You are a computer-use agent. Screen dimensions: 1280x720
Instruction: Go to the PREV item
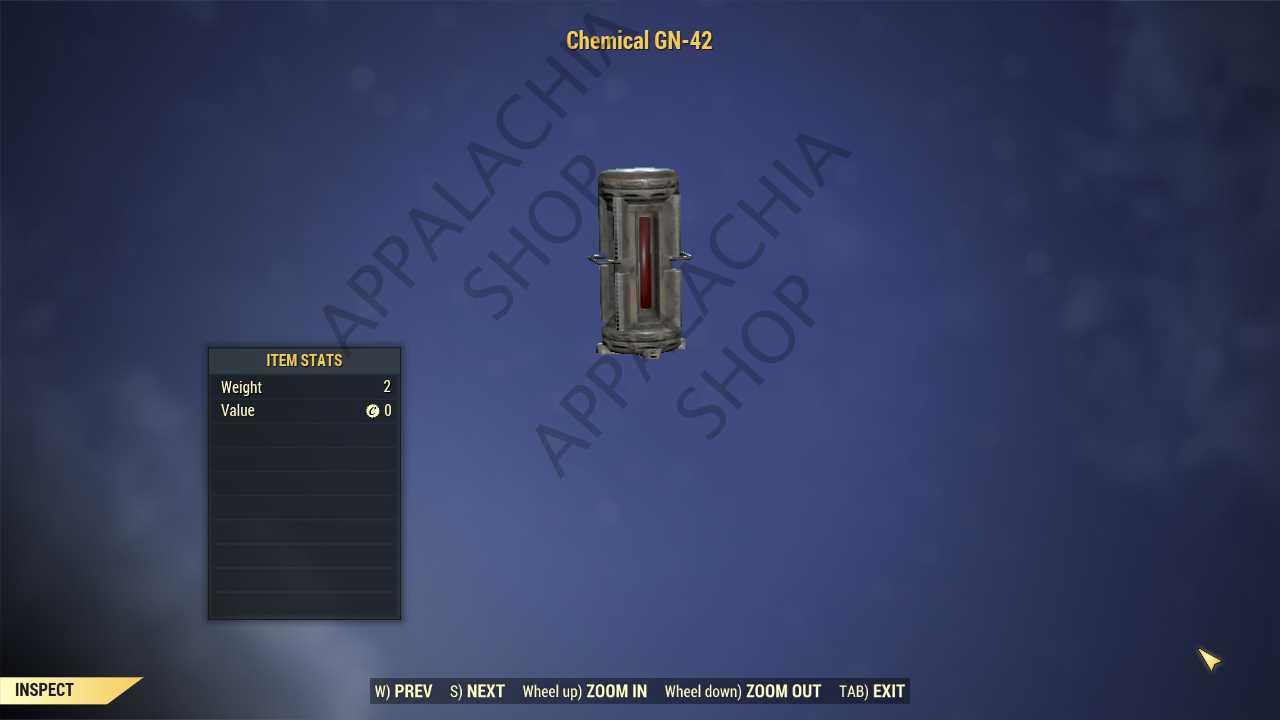click(404, 691)
